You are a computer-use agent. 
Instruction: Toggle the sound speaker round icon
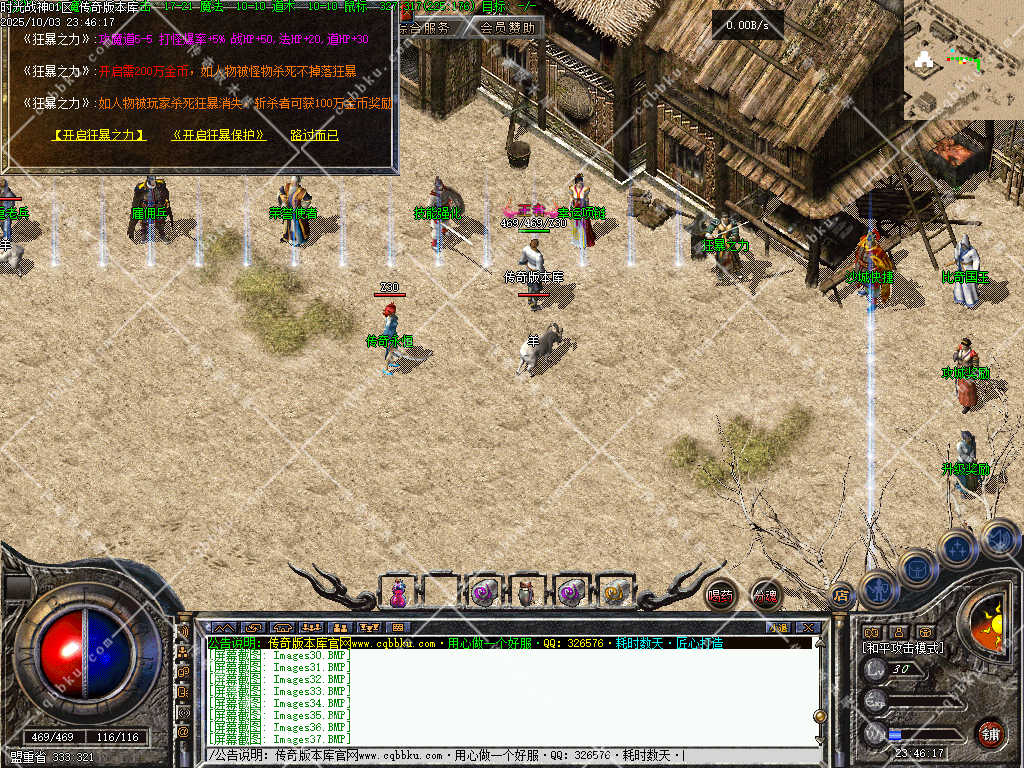coord(999,538)
